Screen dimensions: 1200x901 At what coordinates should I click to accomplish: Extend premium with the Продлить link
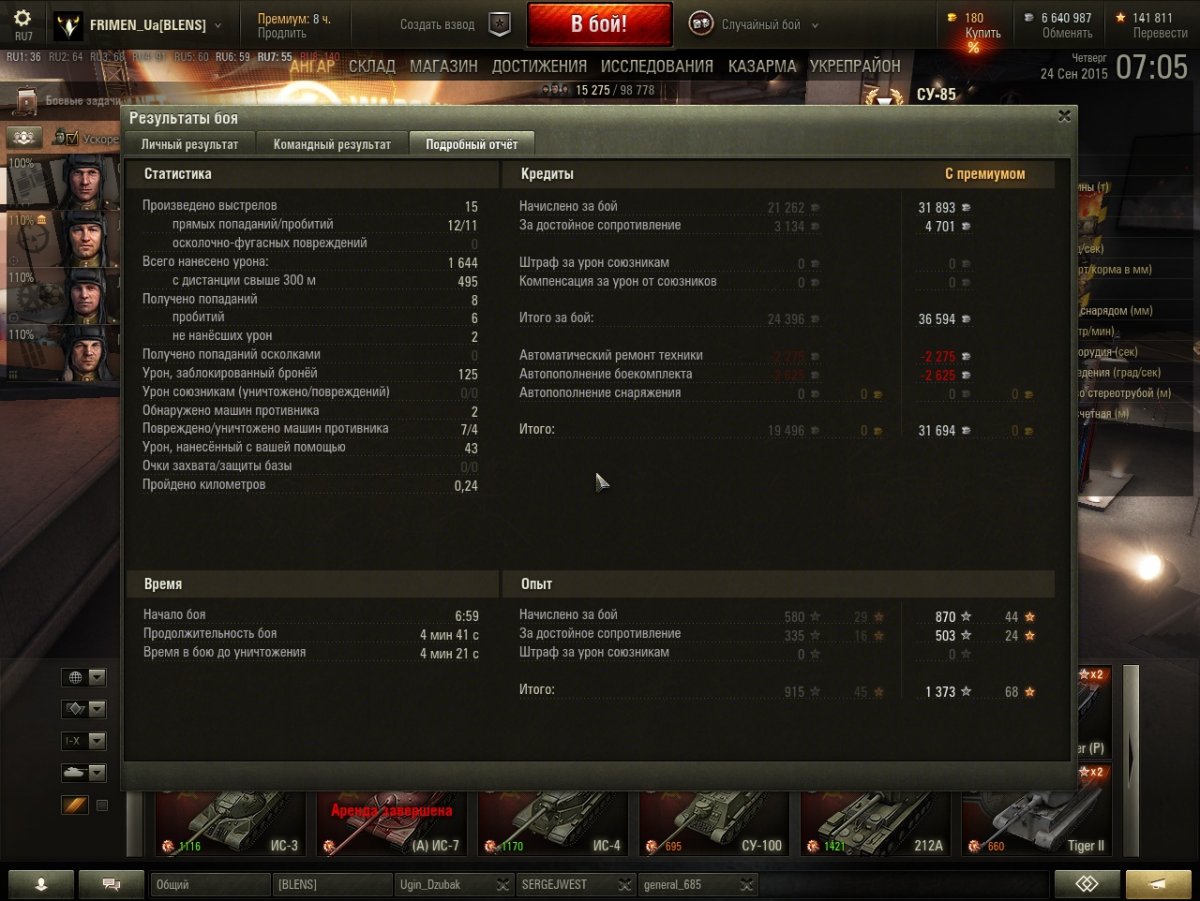click(x=274, y=33)
